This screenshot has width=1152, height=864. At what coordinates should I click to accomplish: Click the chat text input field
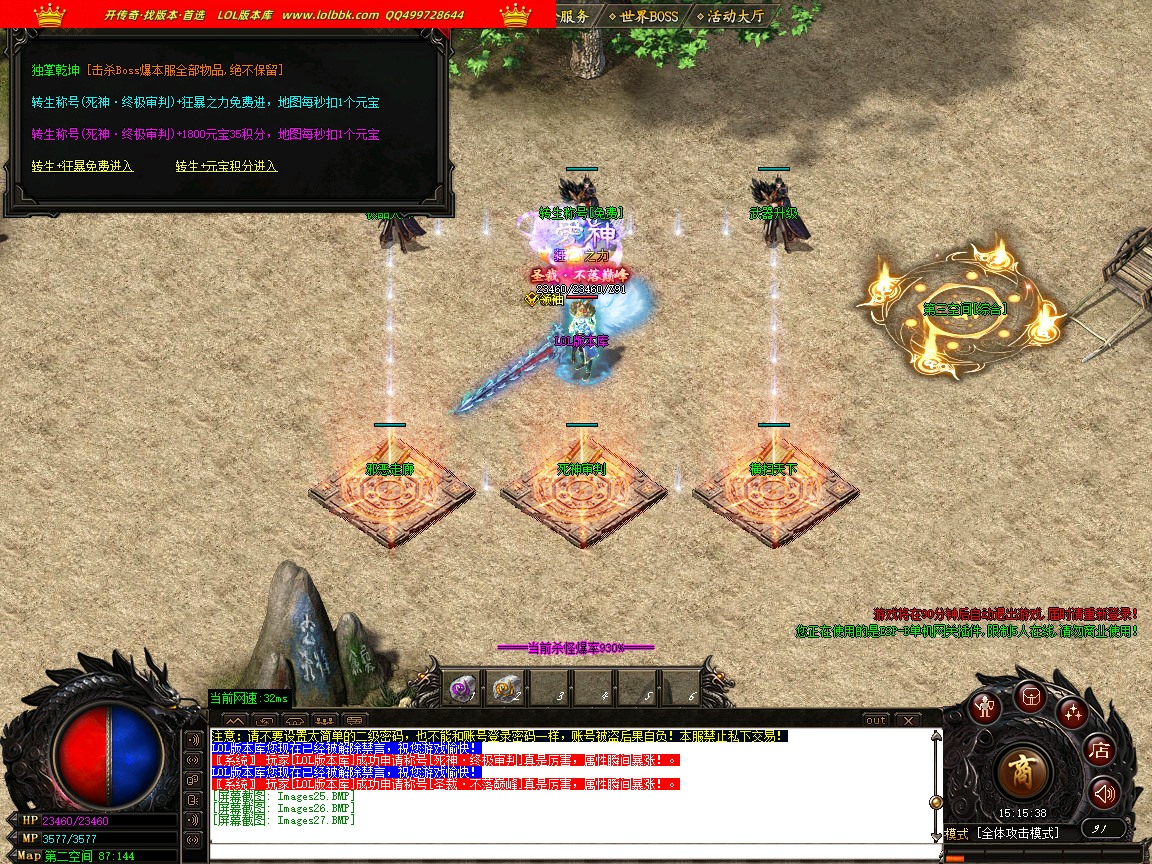(570, 851)
